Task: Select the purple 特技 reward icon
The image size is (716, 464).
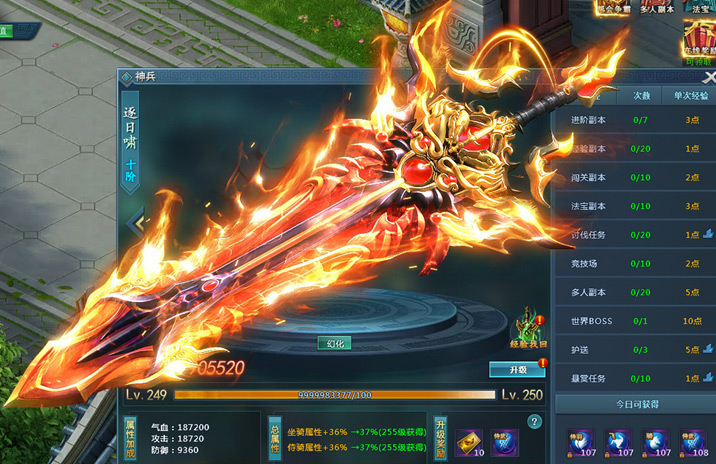Action: click(x=505, y=440)
